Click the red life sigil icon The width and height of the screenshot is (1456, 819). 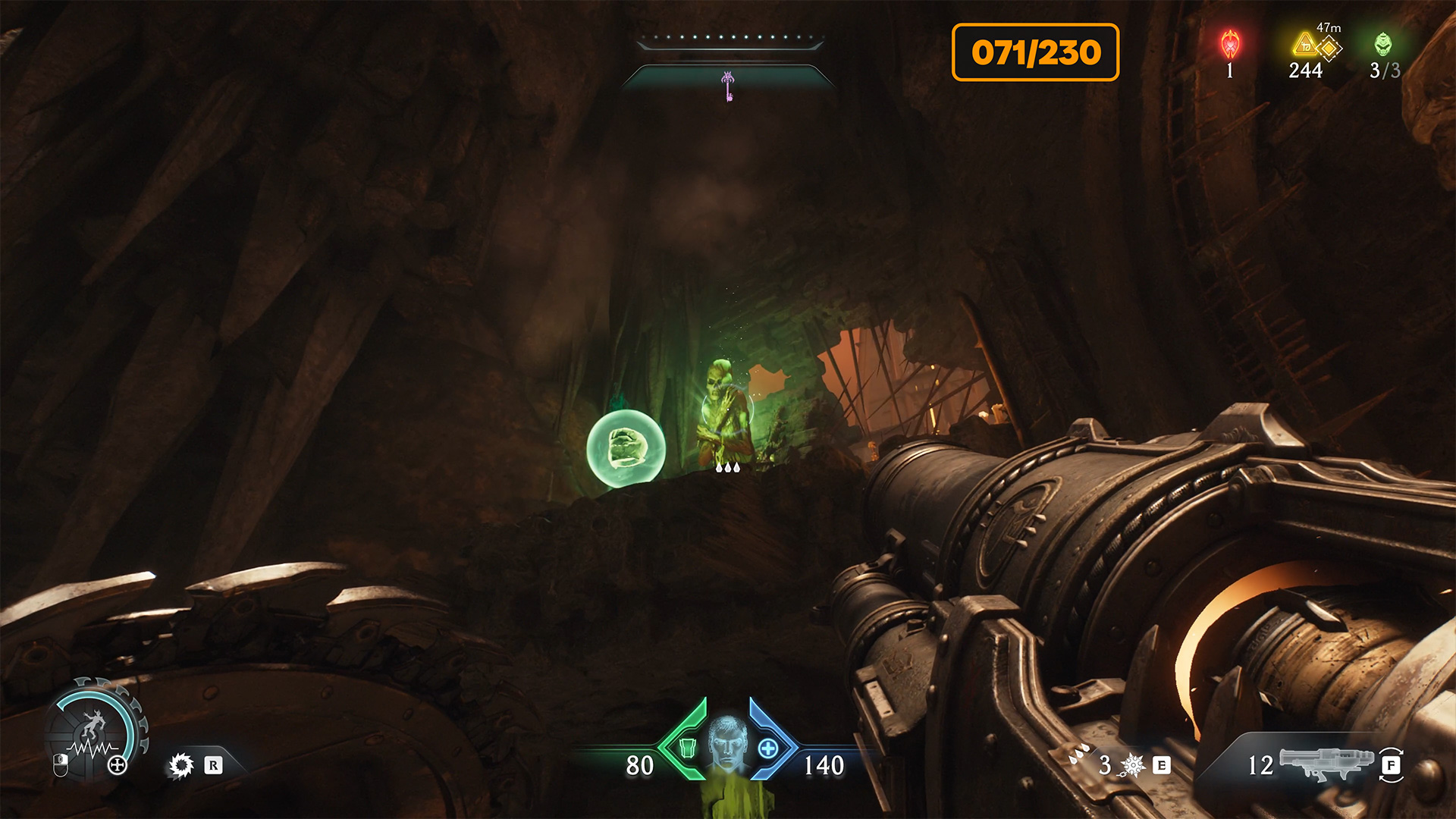pos(1229,45)
